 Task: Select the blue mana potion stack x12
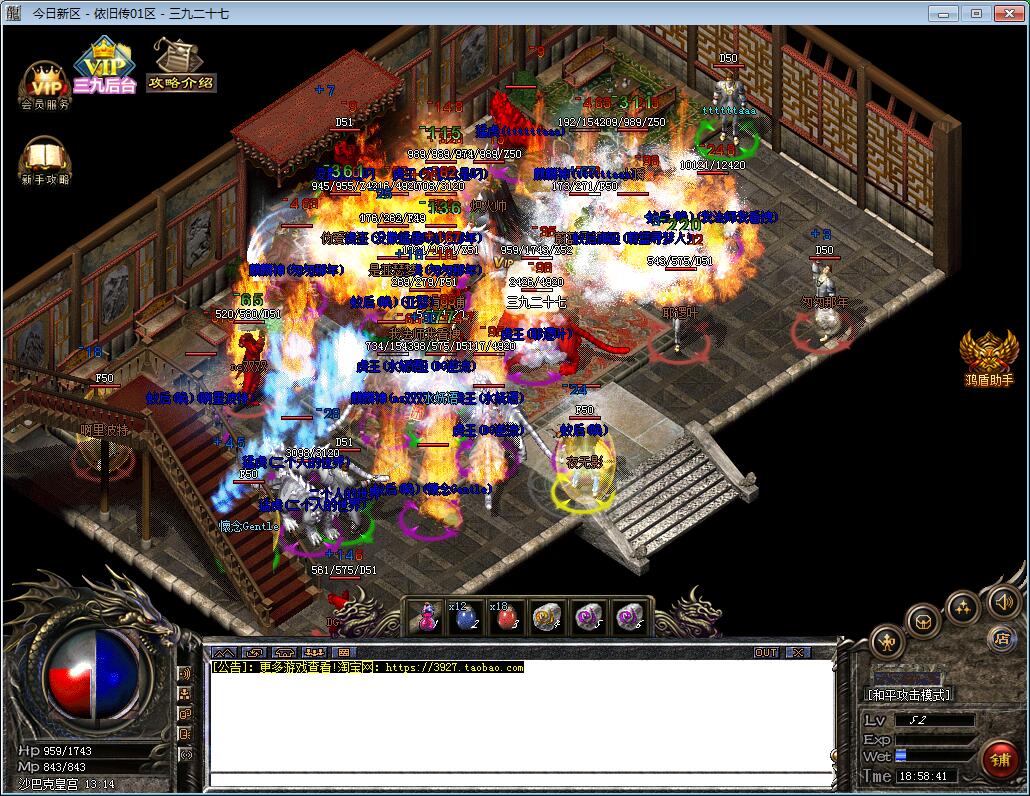(464, 617)
